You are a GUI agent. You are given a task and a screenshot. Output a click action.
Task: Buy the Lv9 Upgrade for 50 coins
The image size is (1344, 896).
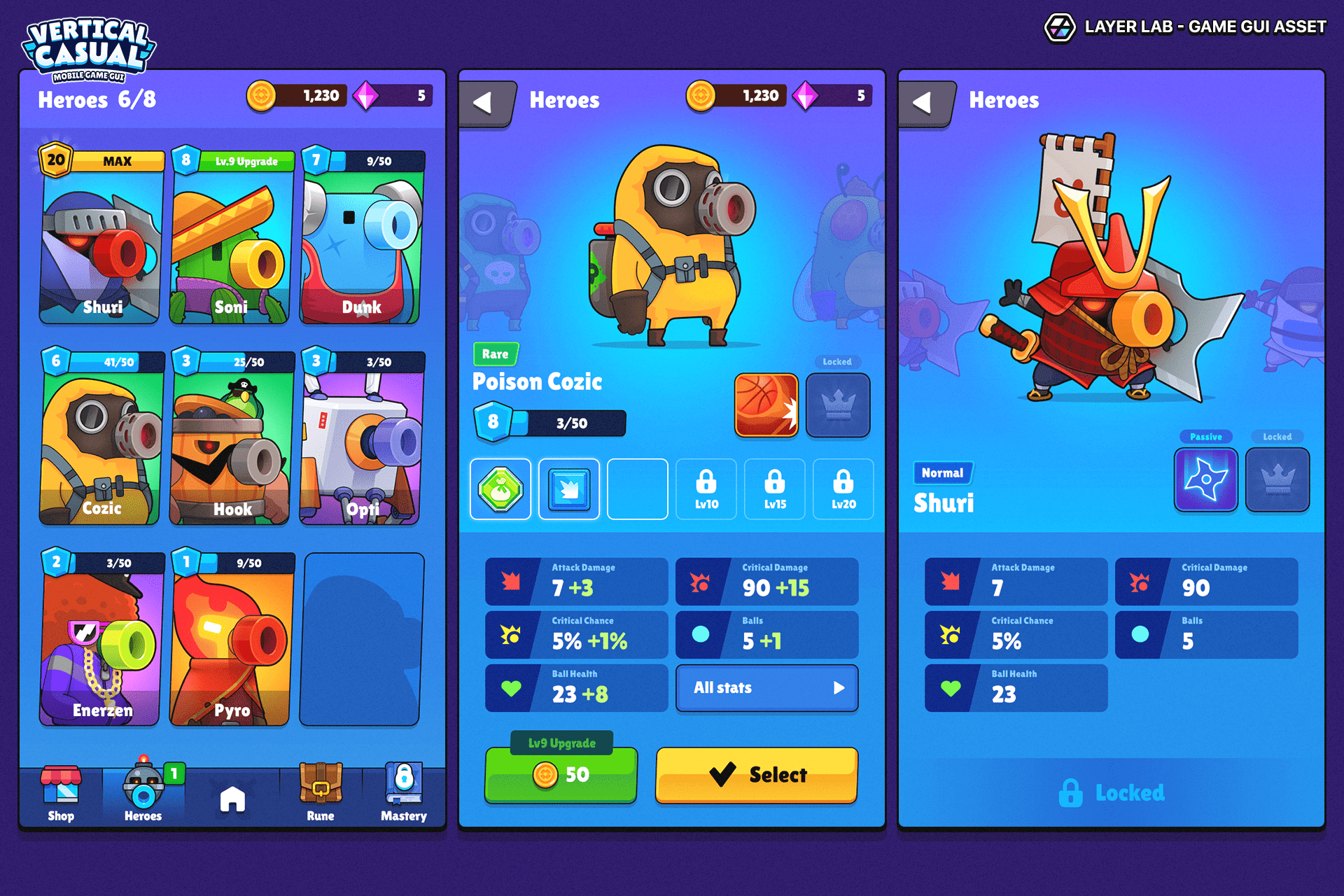click(x=561, y=775)
